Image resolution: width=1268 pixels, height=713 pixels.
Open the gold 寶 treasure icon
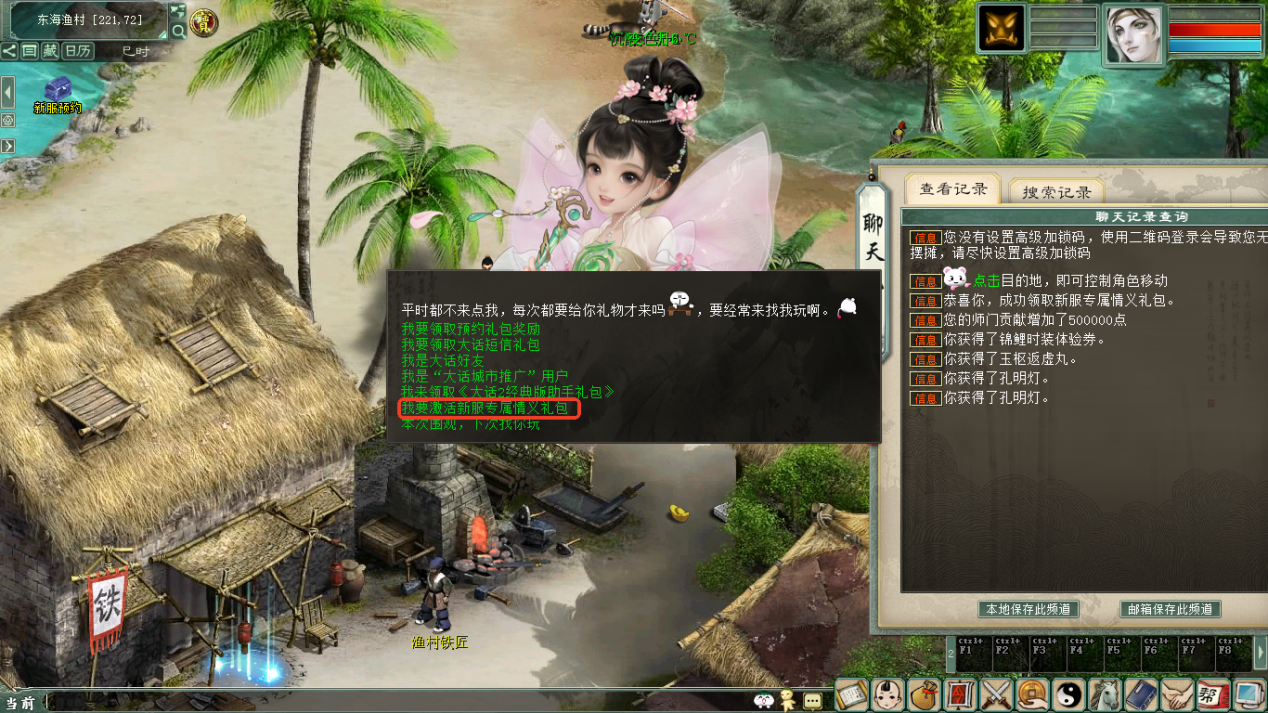click(204, 21)
